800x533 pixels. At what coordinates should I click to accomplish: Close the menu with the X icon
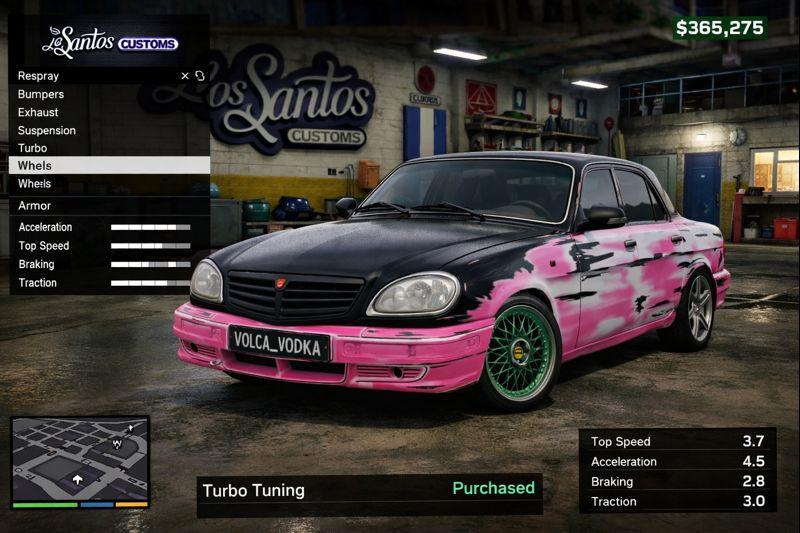pyautogui.click(x=185, y=76)
